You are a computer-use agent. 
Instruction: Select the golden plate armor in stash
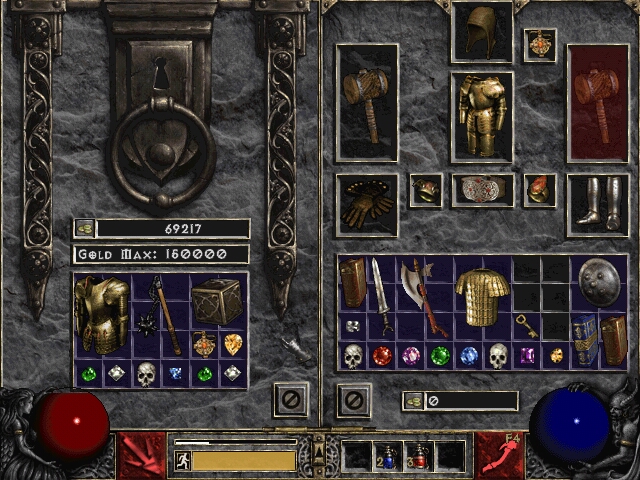tap(100, 314)
